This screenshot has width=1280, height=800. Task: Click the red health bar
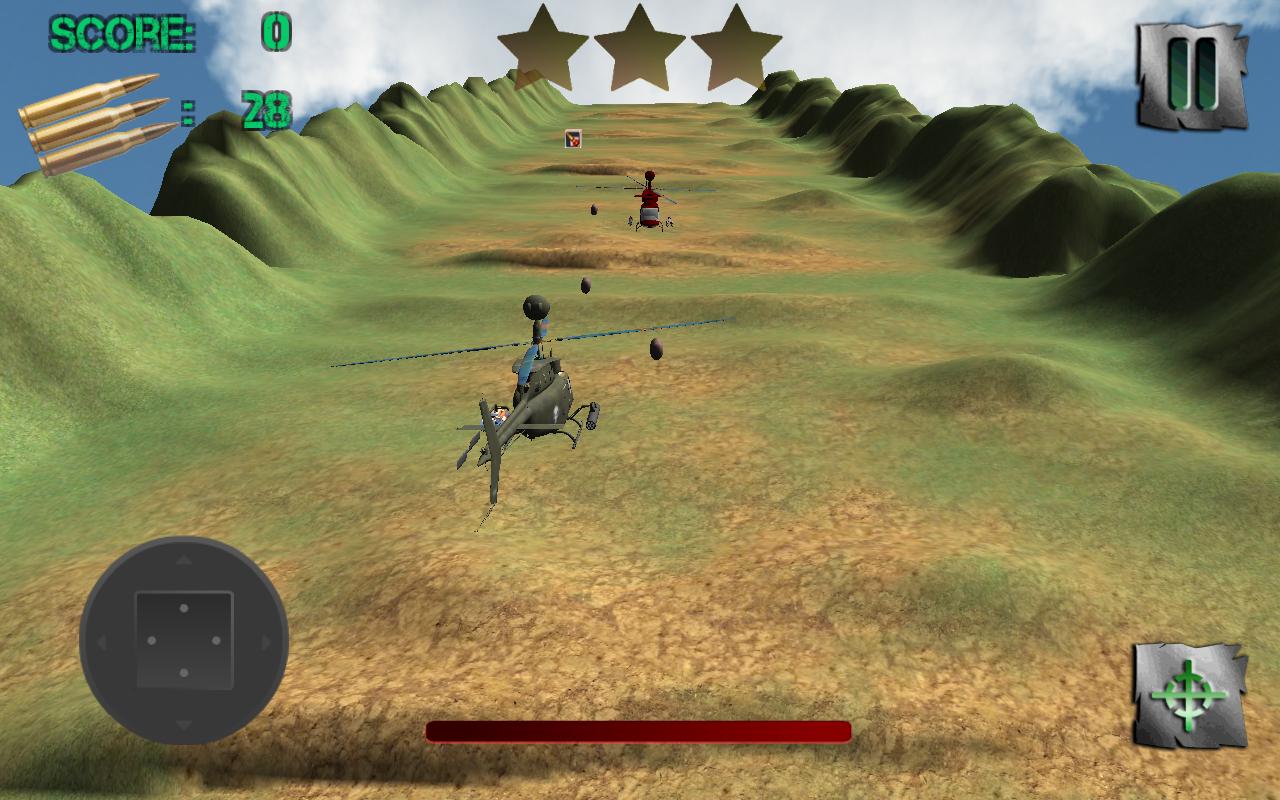pyautogui.click(x=640, y=733)
